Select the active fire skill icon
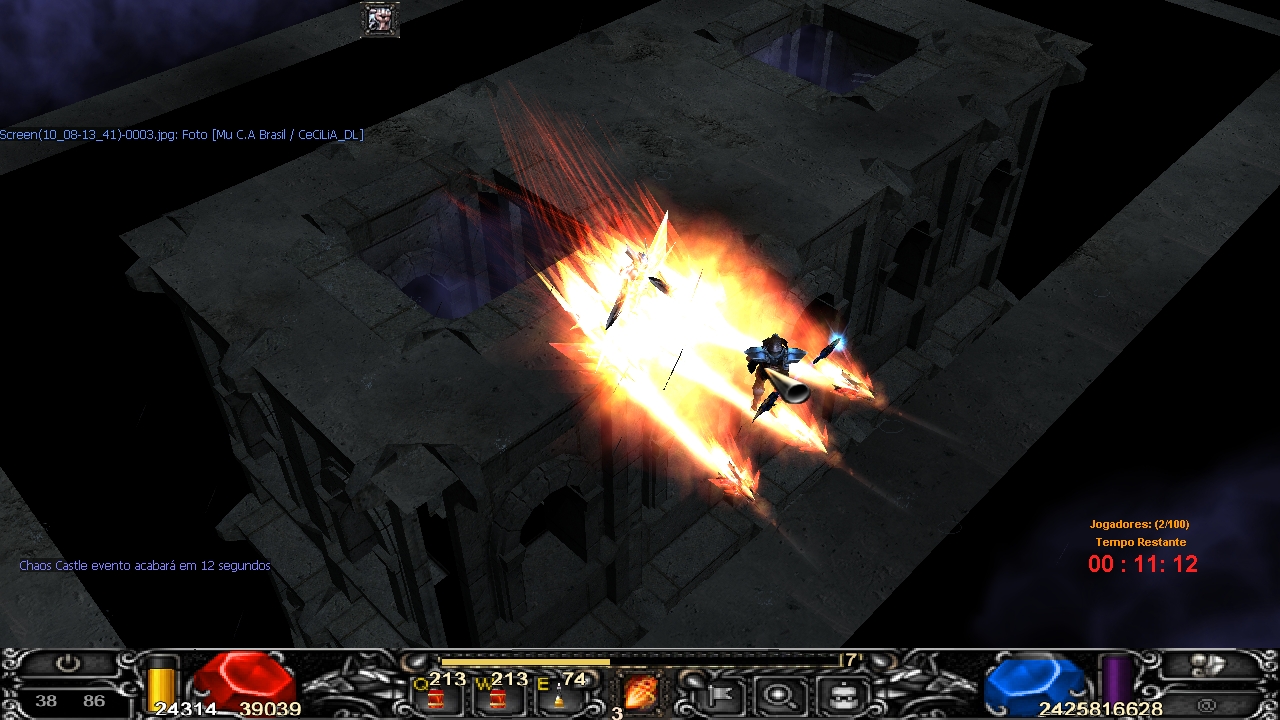Screen dimensions: 1280x720 638,692
